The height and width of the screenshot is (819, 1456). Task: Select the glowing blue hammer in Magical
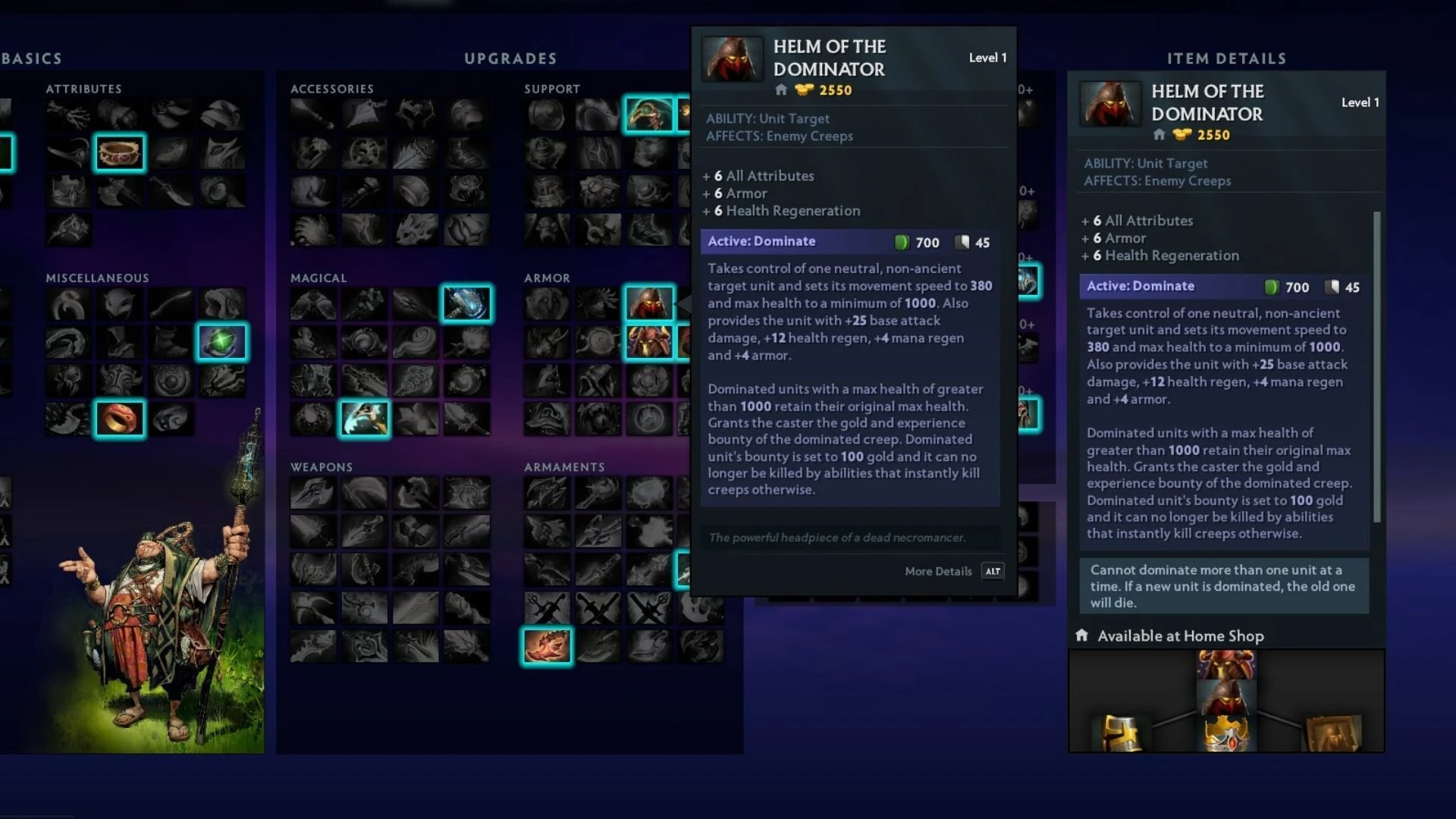pyautogui.click(x=466, y=303)
